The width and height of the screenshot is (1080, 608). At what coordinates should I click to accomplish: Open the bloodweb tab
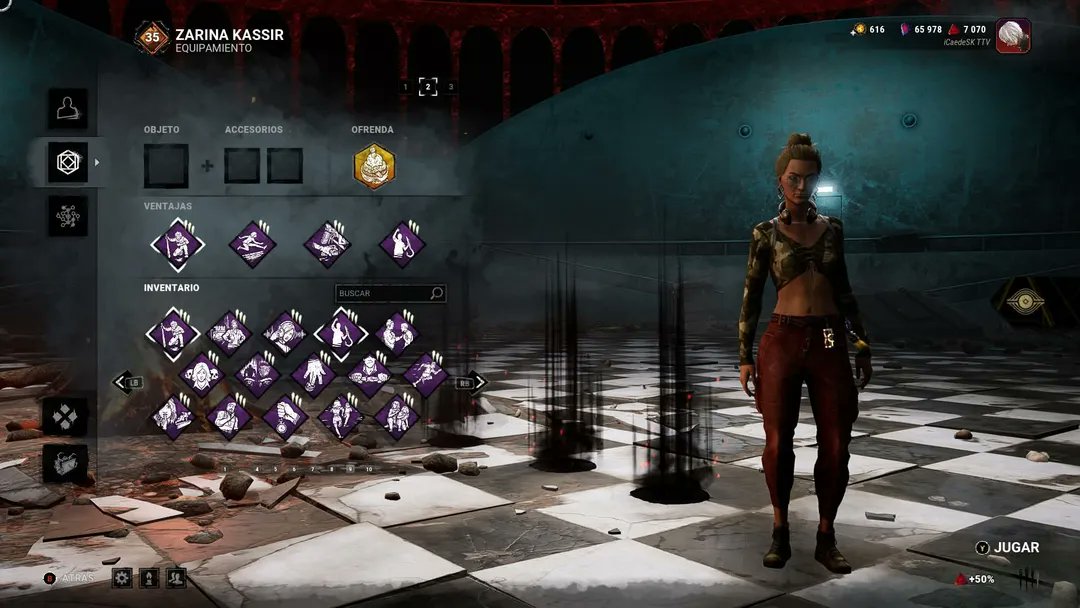[68, 216]
